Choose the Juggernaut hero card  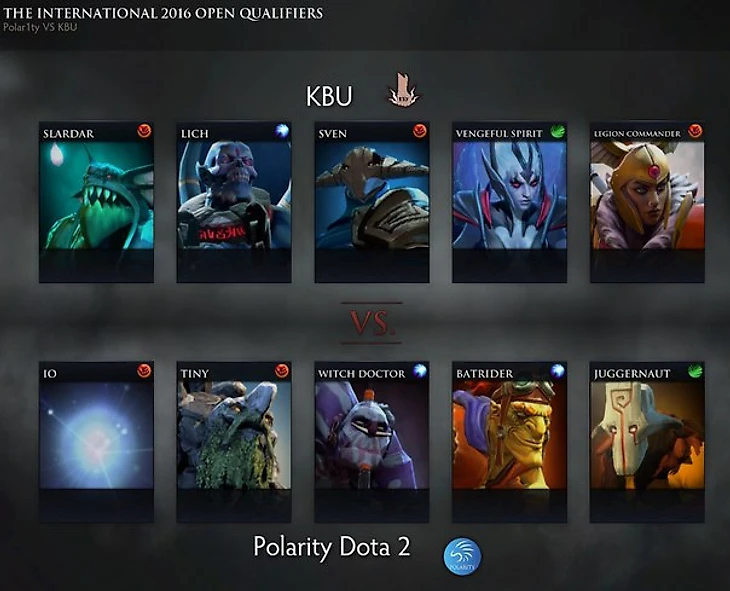pos(647,442)
